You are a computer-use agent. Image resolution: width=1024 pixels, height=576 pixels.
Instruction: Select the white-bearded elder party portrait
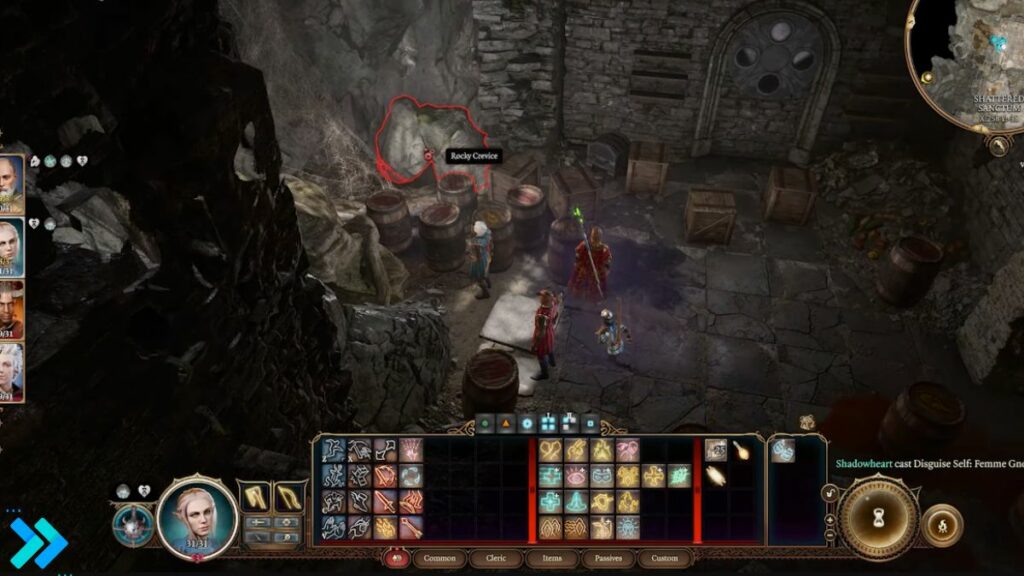(x=10, y=182)
